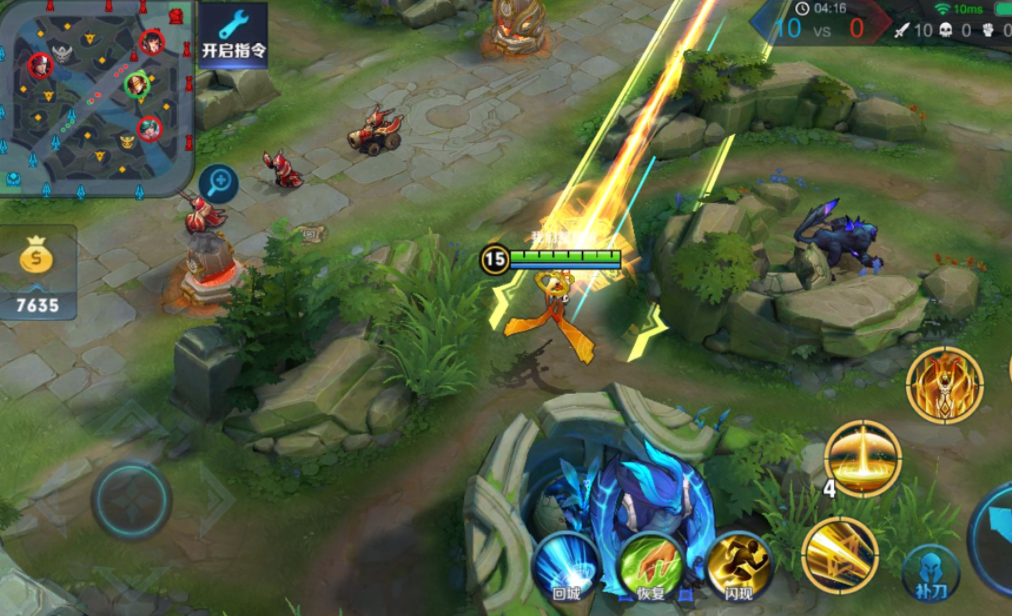Viewport: 1013px width, 616px height.
Task: Activate the 回城 recall ability
Action: (x=566, y=565)
